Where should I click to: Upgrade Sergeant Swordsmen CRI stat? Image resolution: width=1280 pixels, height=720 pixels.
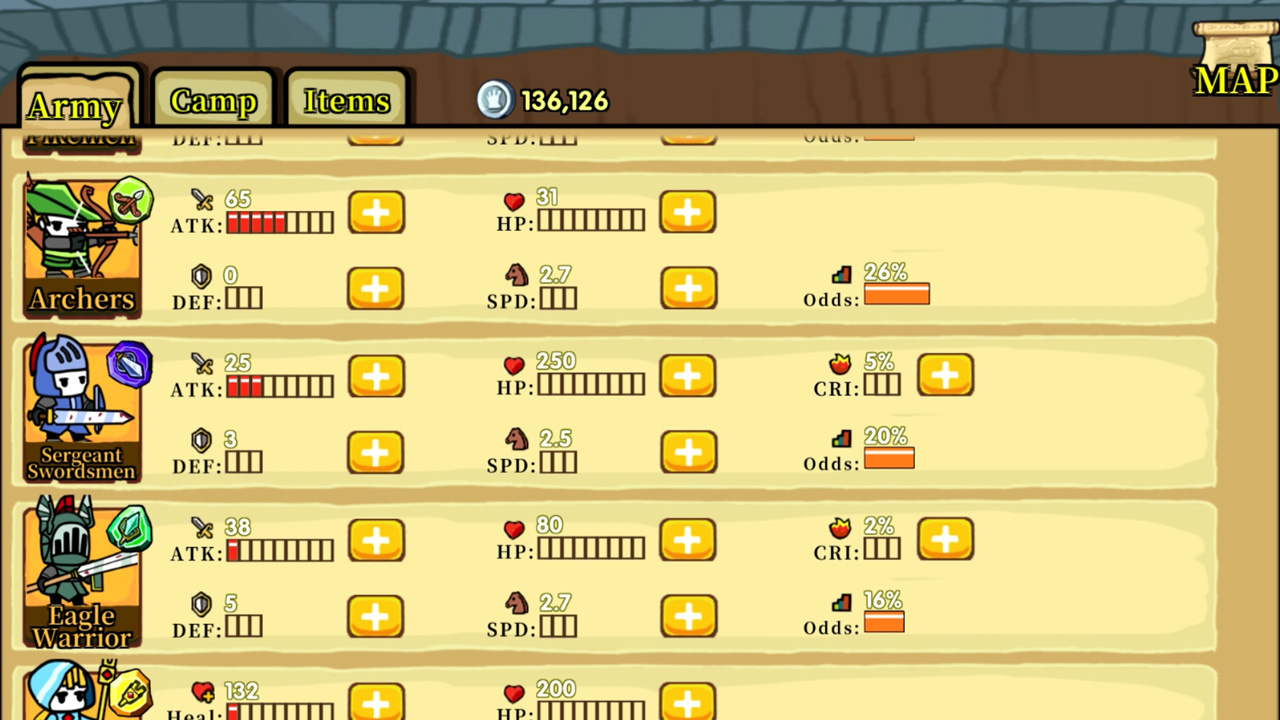(x=945, y=374)
